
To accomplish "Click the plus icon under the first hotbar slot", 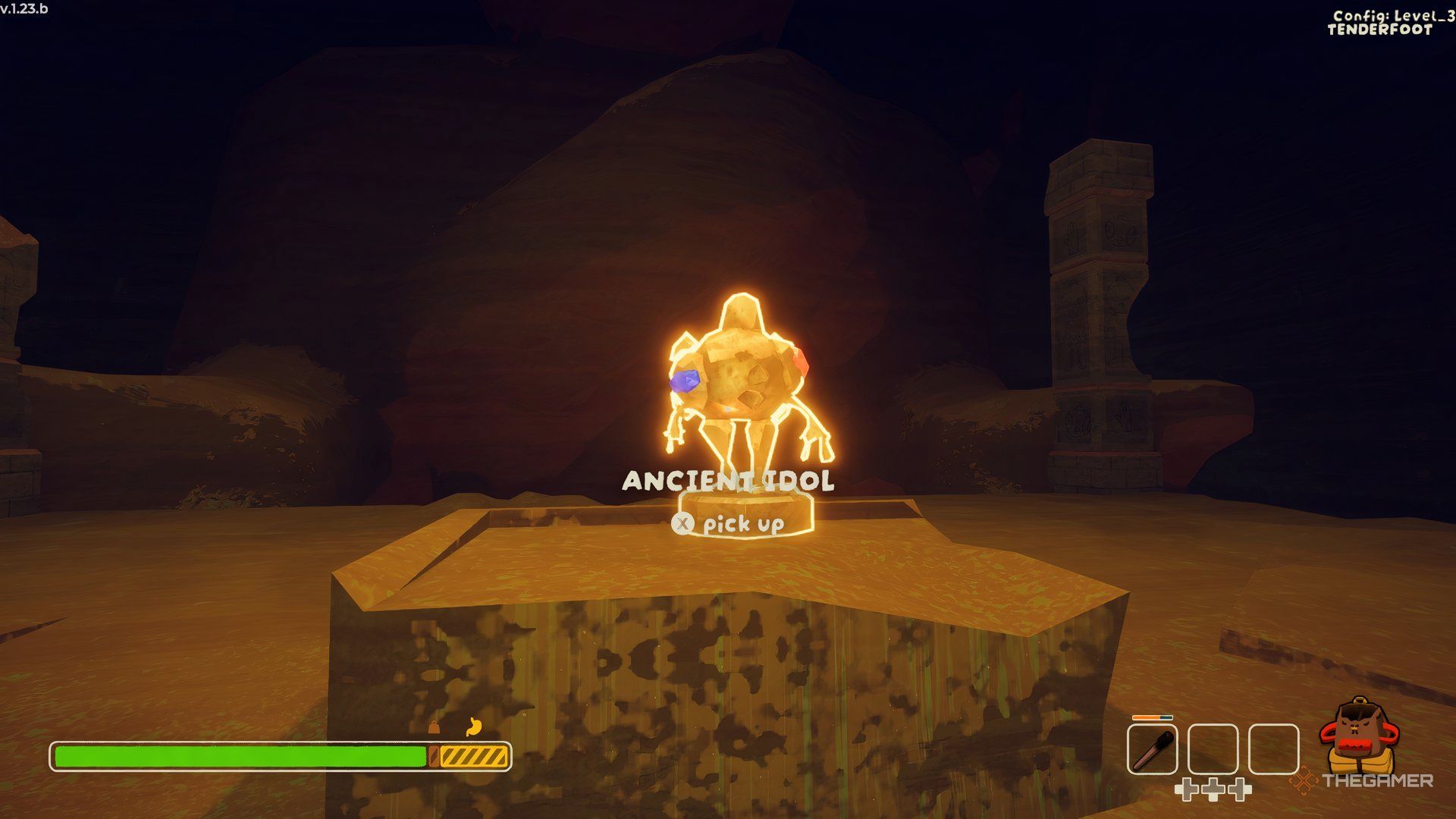I will click(1189, 790).
